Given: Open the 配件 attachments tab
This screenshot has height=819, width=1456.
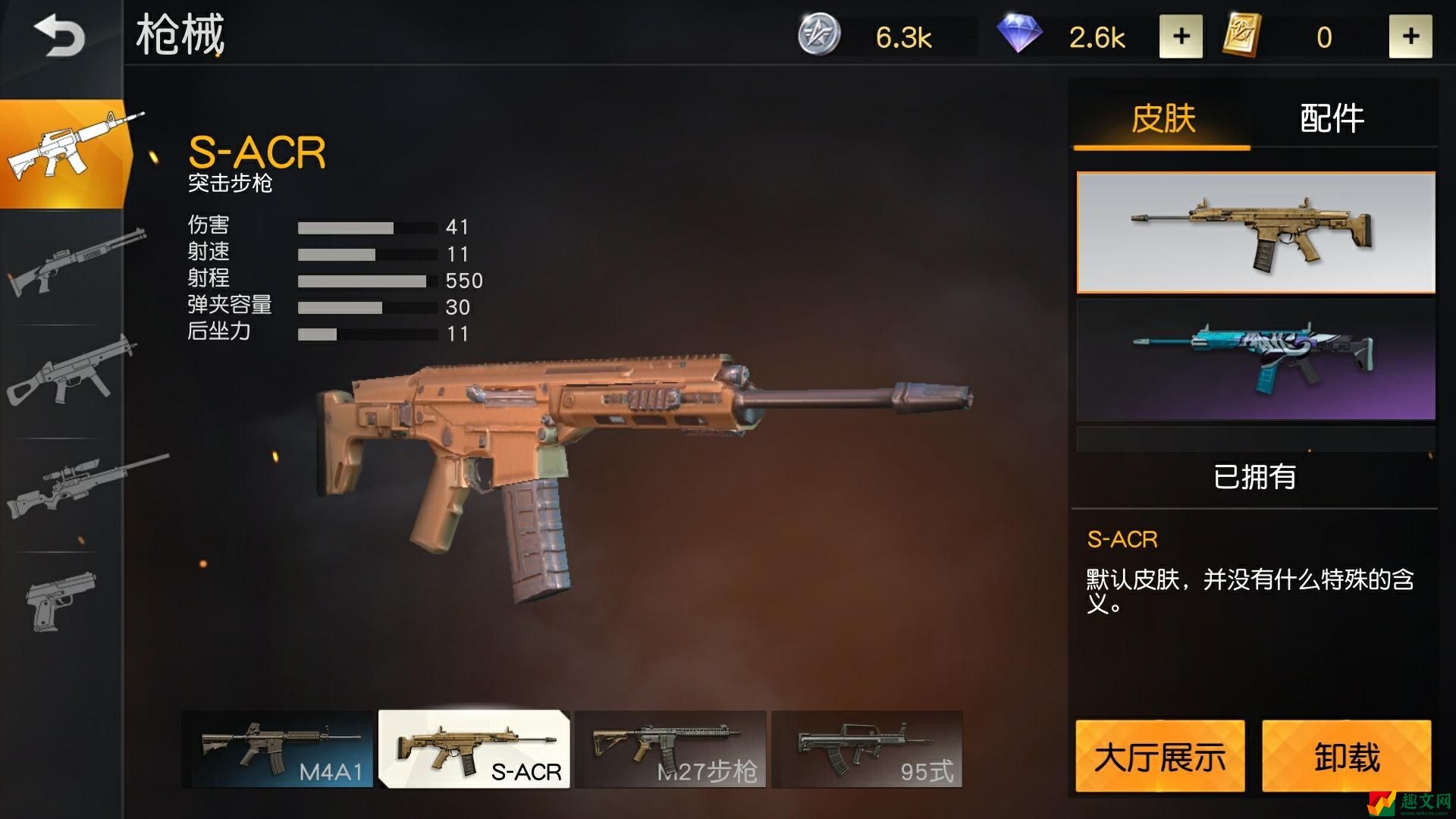Looking at the screenshot, I should tap(1332, 119).
